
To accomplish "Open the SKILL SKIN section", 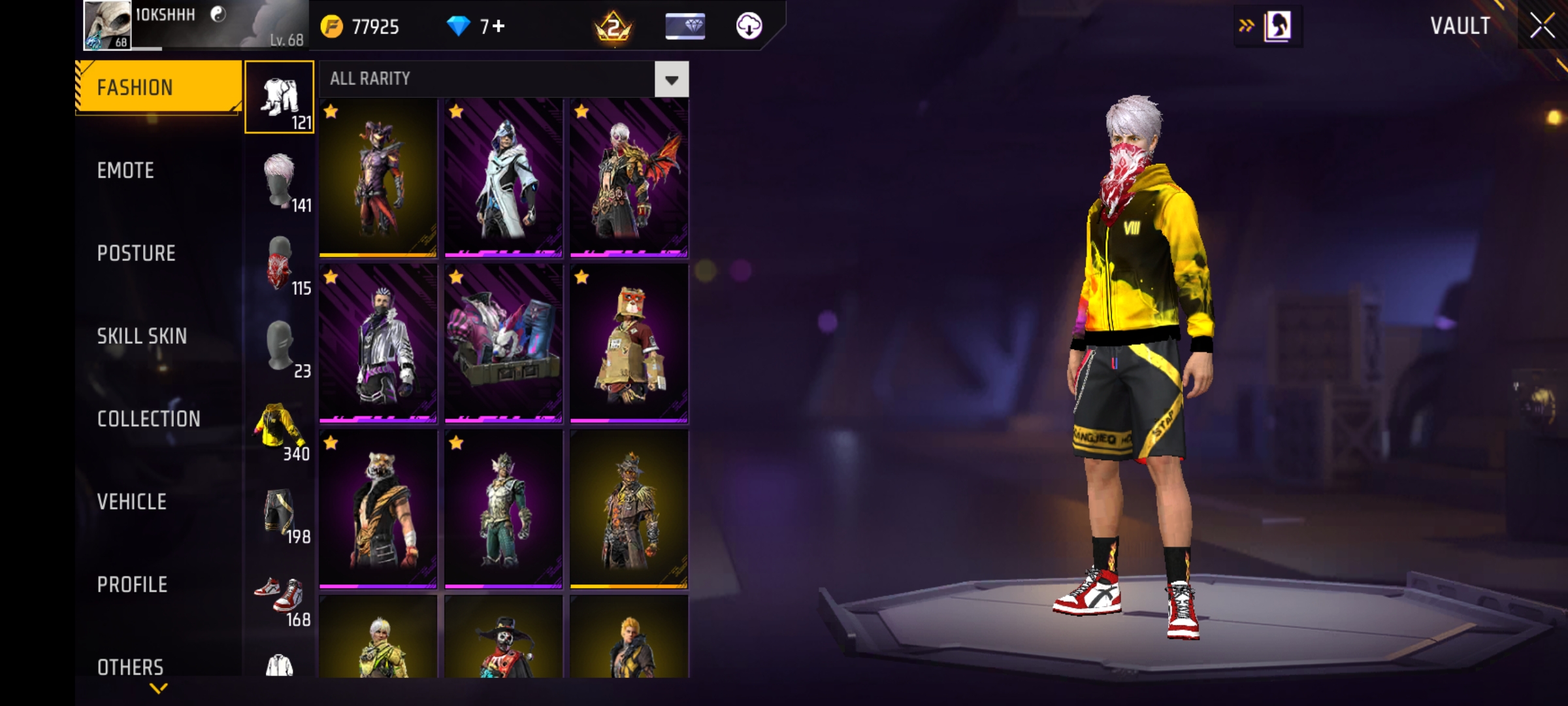I will point(142,336).
